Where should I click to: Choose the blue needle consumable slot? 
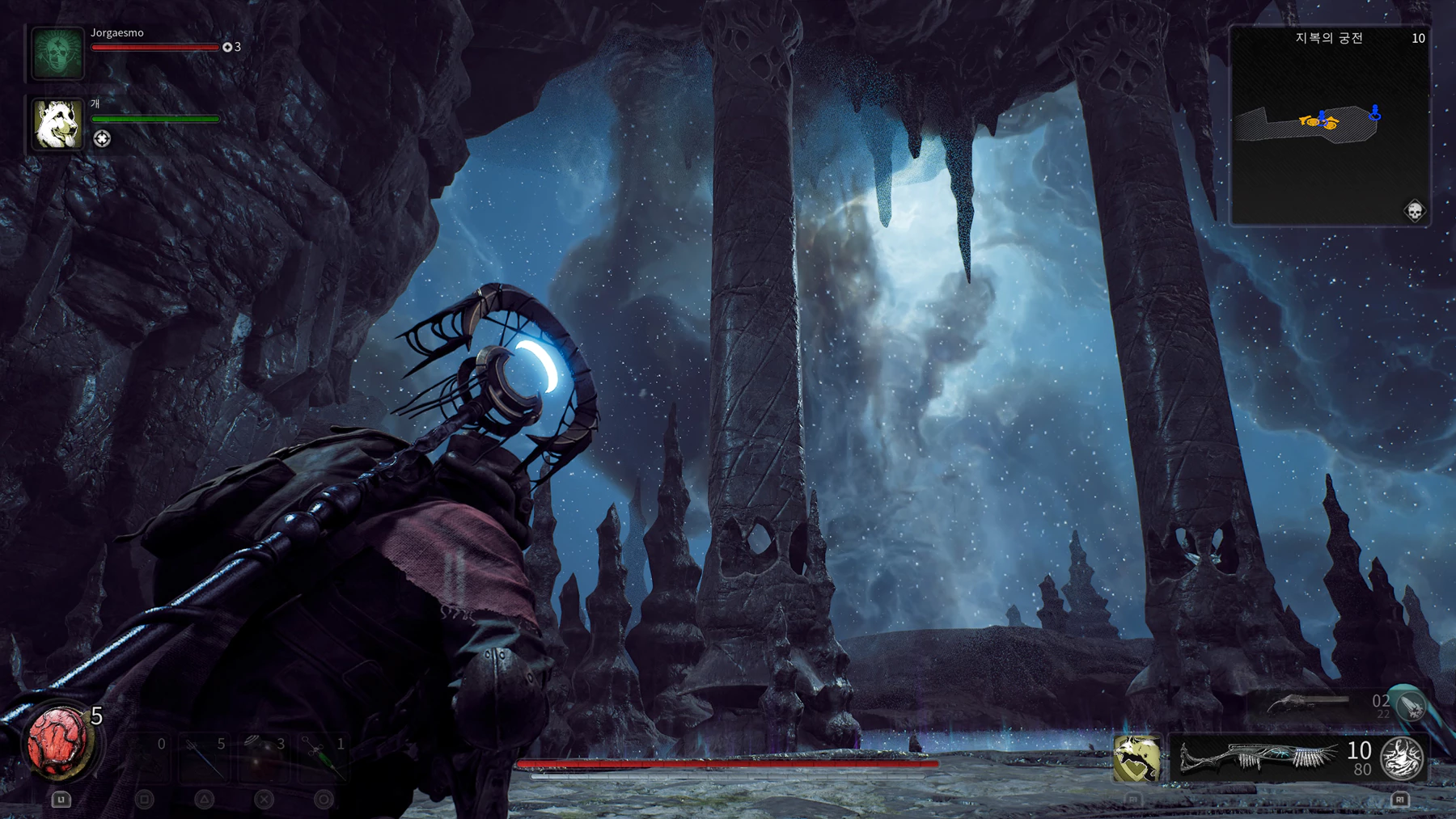[204, 758]
